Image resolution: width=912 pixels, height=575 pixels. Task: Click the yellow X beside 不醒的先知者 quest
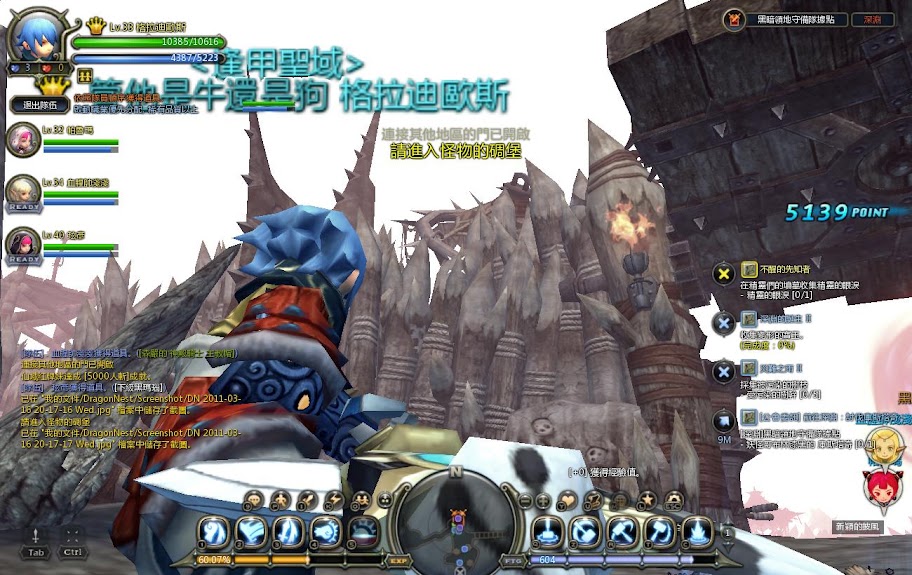725,272
